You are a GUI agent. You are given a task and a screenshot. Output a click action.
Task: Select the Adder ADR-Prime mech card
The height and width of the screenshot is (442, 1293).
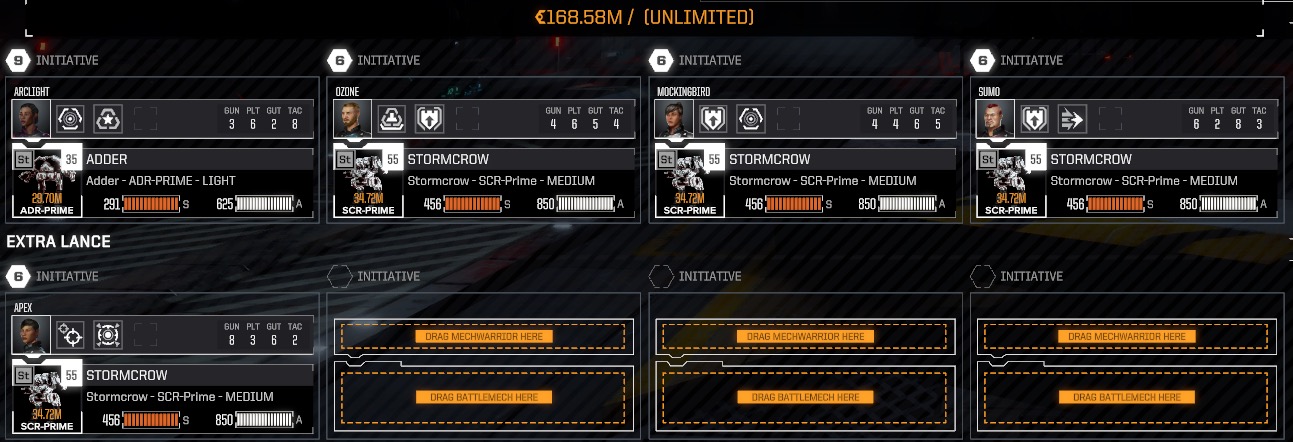coord(160,181)
